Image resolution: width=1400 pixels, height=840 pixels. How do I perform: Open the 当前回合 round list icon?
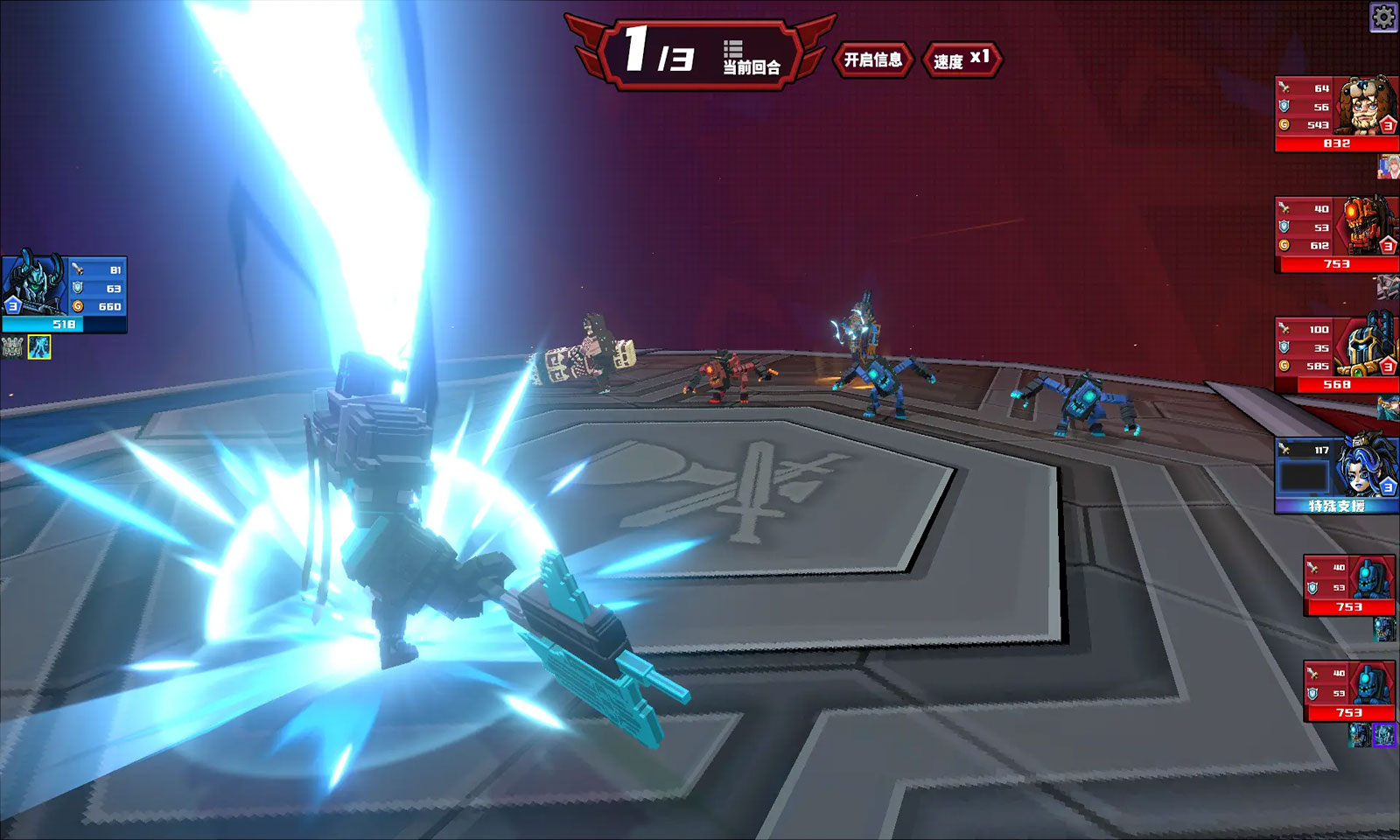pos(733,49)
